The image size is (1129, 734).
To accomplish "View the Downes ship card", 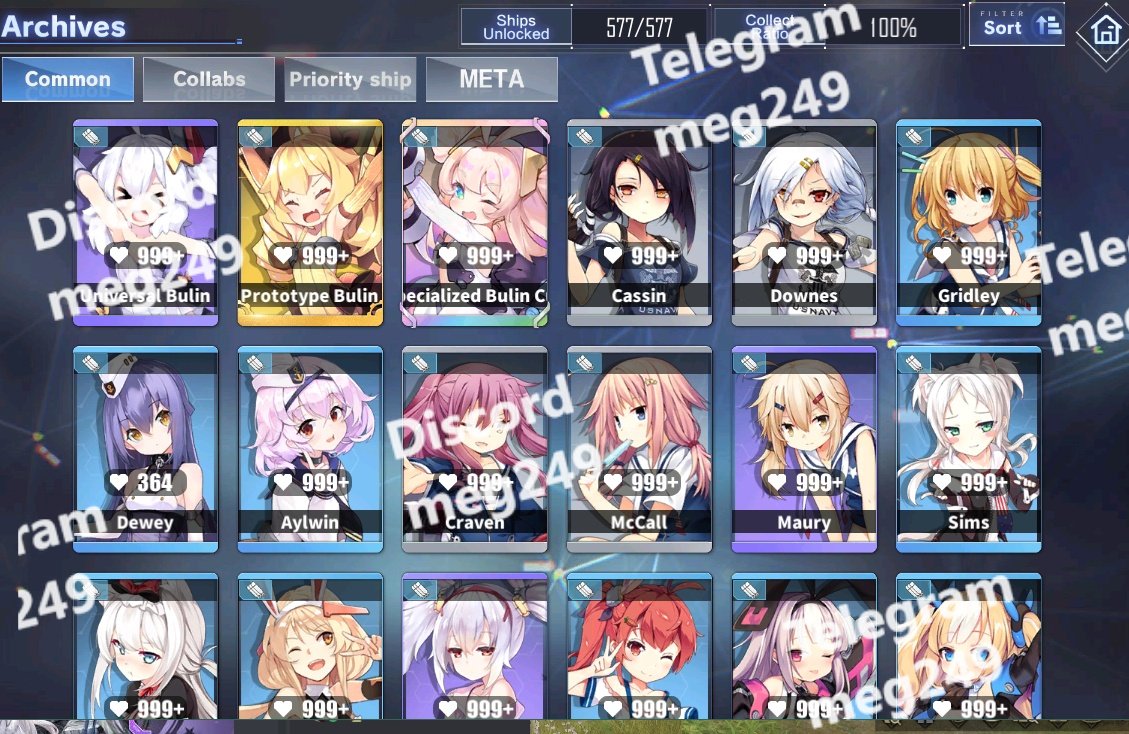I will pyautogui.click(x=804, y=222).
